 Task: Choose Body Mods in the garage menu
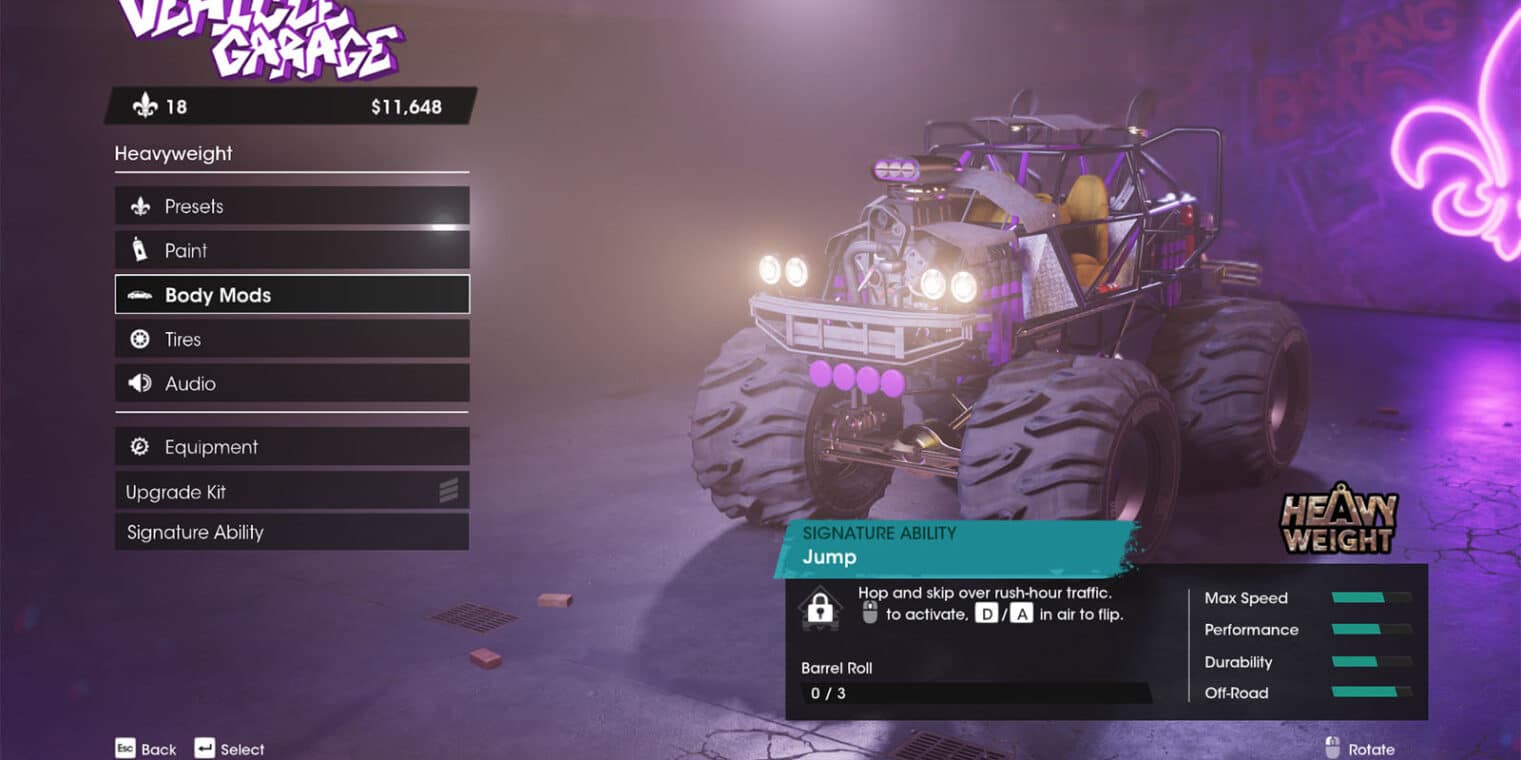coord(291,295)
